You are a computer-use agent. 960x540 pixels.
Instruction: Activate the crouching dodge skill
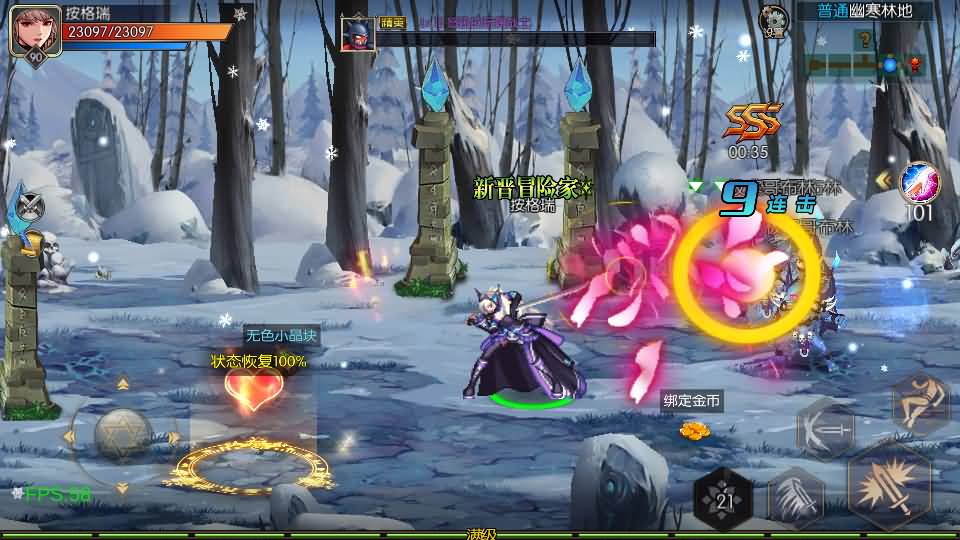[920, 403]
